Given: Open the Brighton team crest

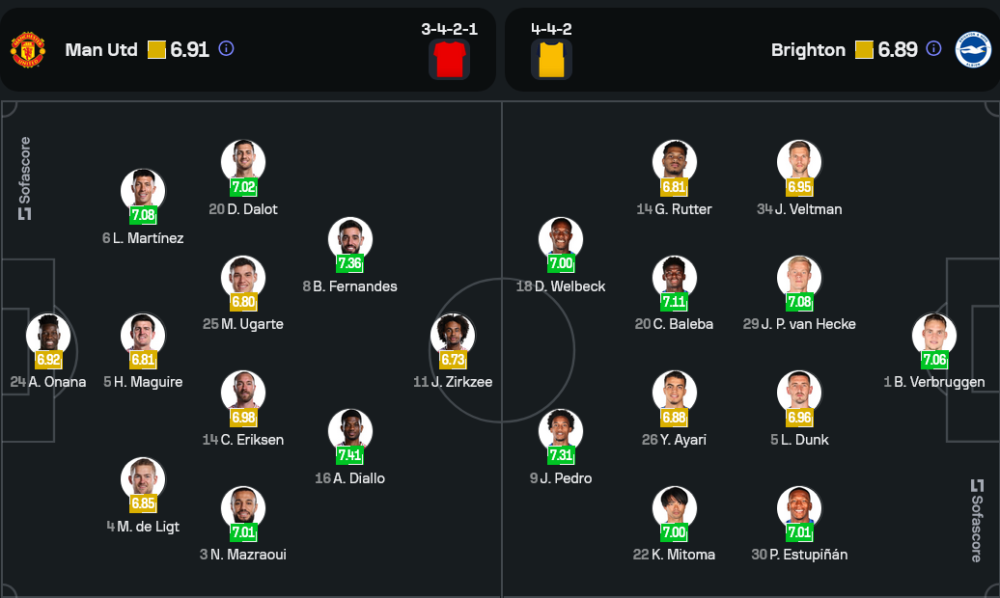Looking at the screenshot, I should [x=971, y=50].
